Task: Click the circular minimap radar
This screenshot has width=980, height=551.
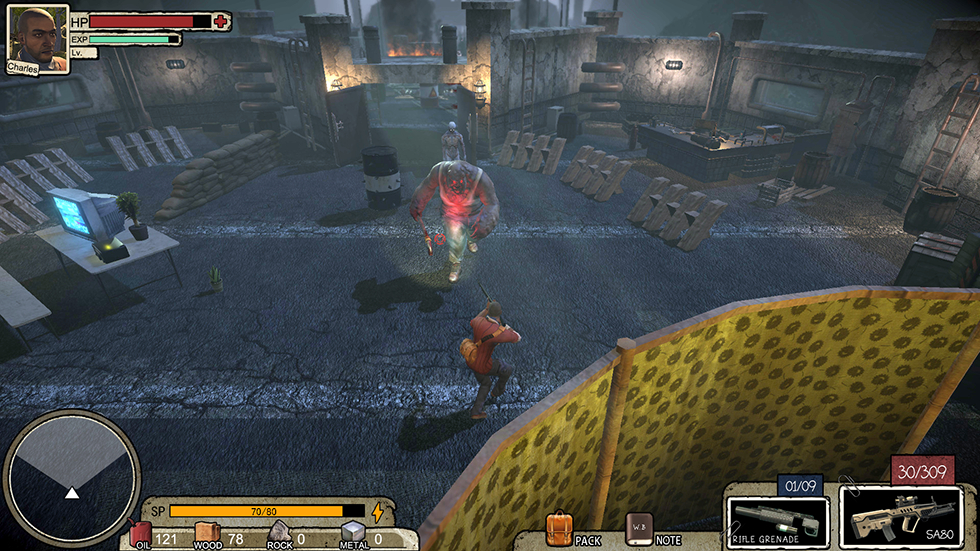Action: pos(71,478)
